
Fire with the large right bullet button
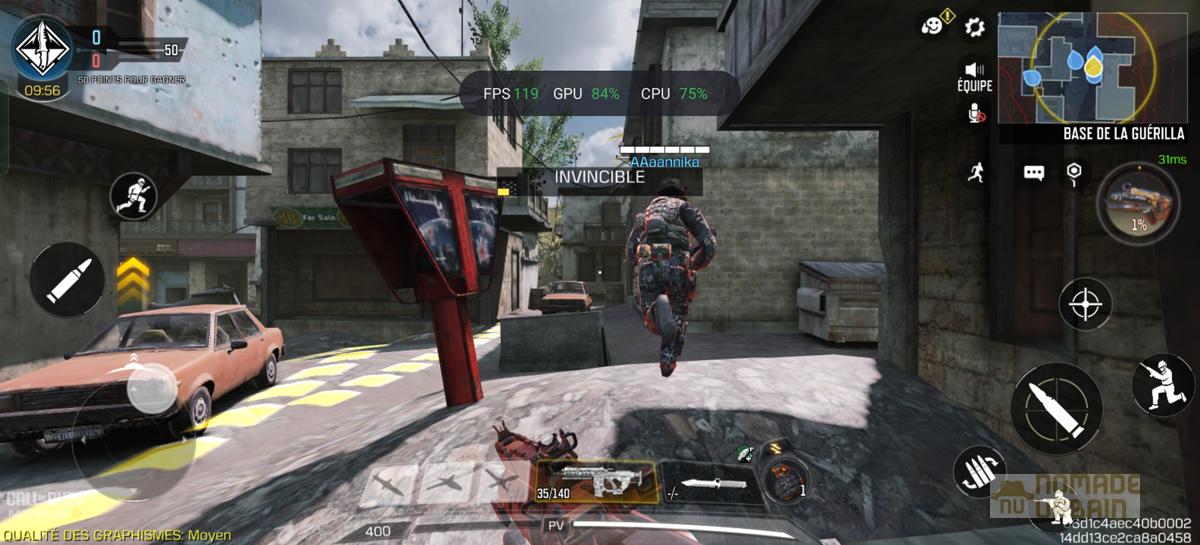click(x=1056, y=408)
